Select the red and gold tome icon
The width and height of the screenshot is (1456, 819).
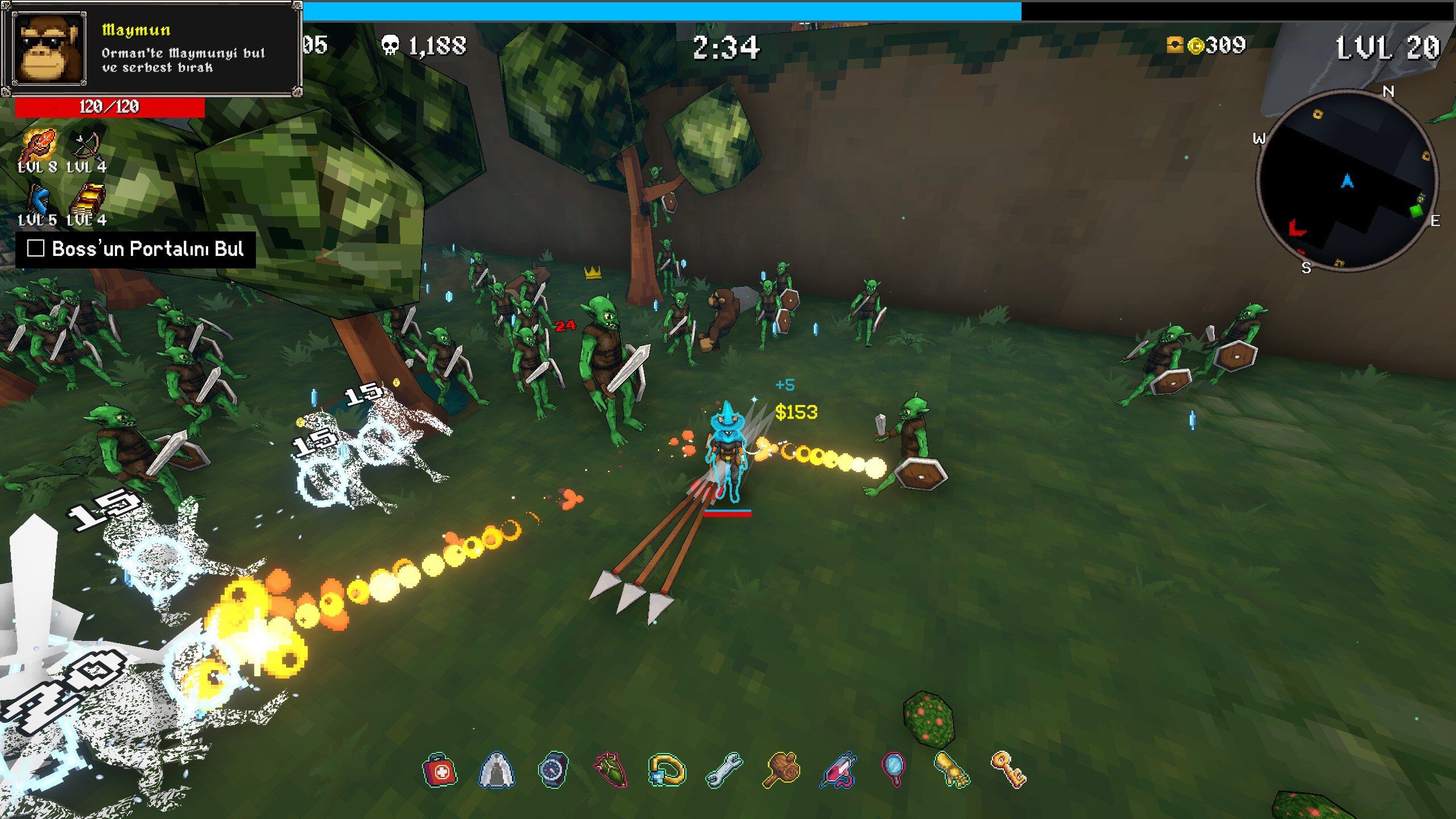[87, 199]
